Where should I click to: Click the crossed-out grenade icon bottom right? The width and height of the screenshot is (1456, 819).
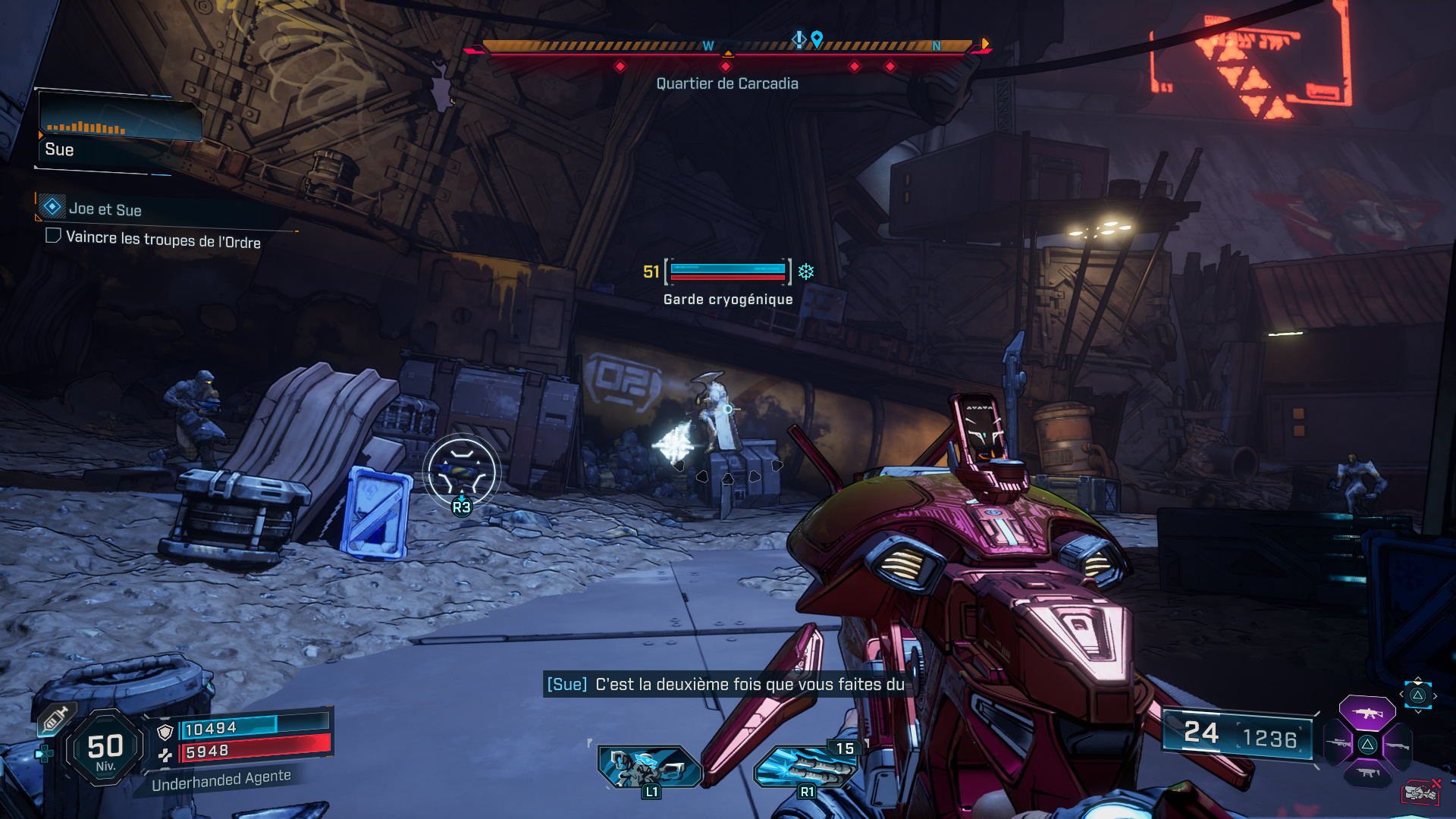pos(1420,793)
